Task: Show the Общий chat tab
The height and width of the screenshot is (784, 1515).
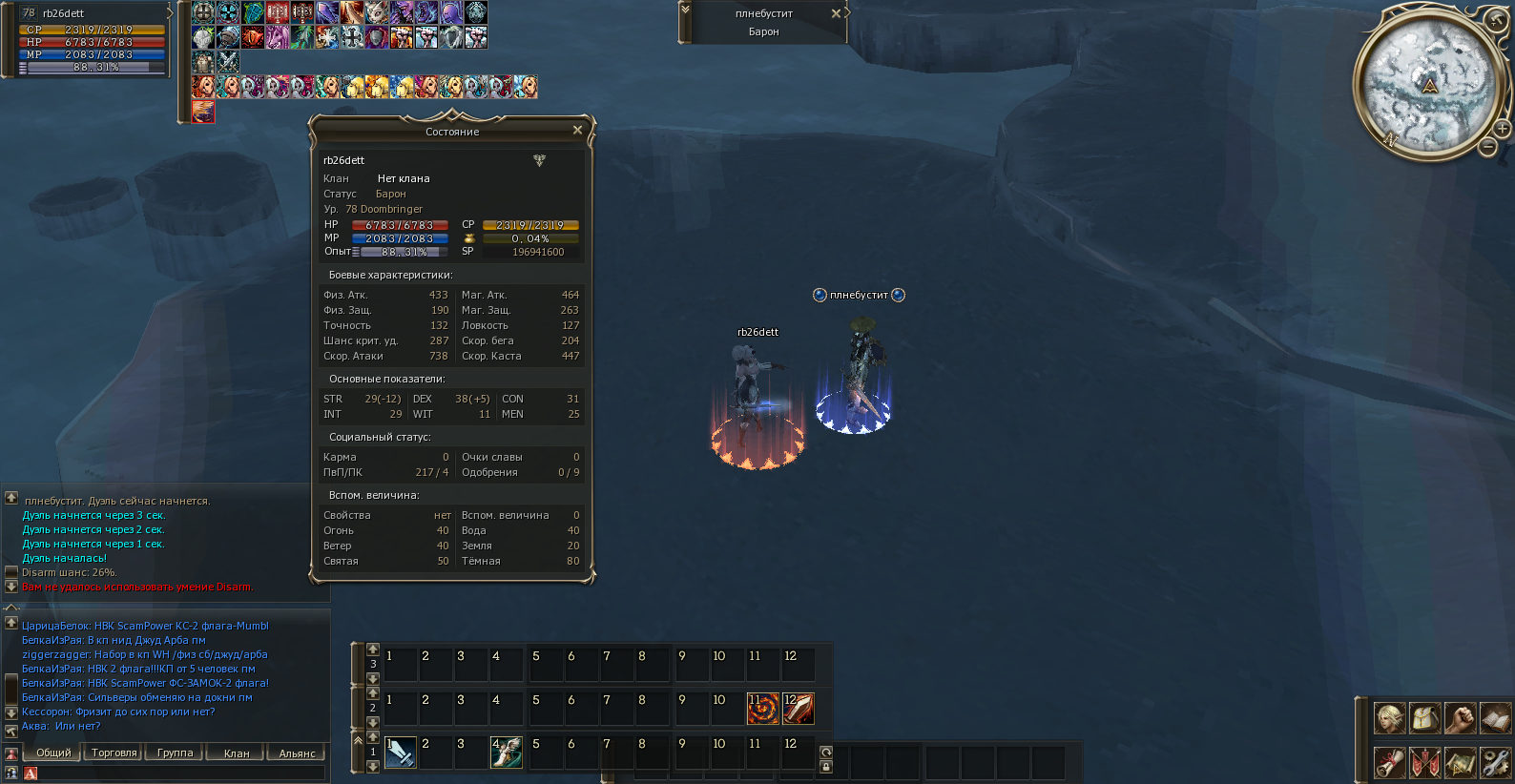Action: coord(53,753)
